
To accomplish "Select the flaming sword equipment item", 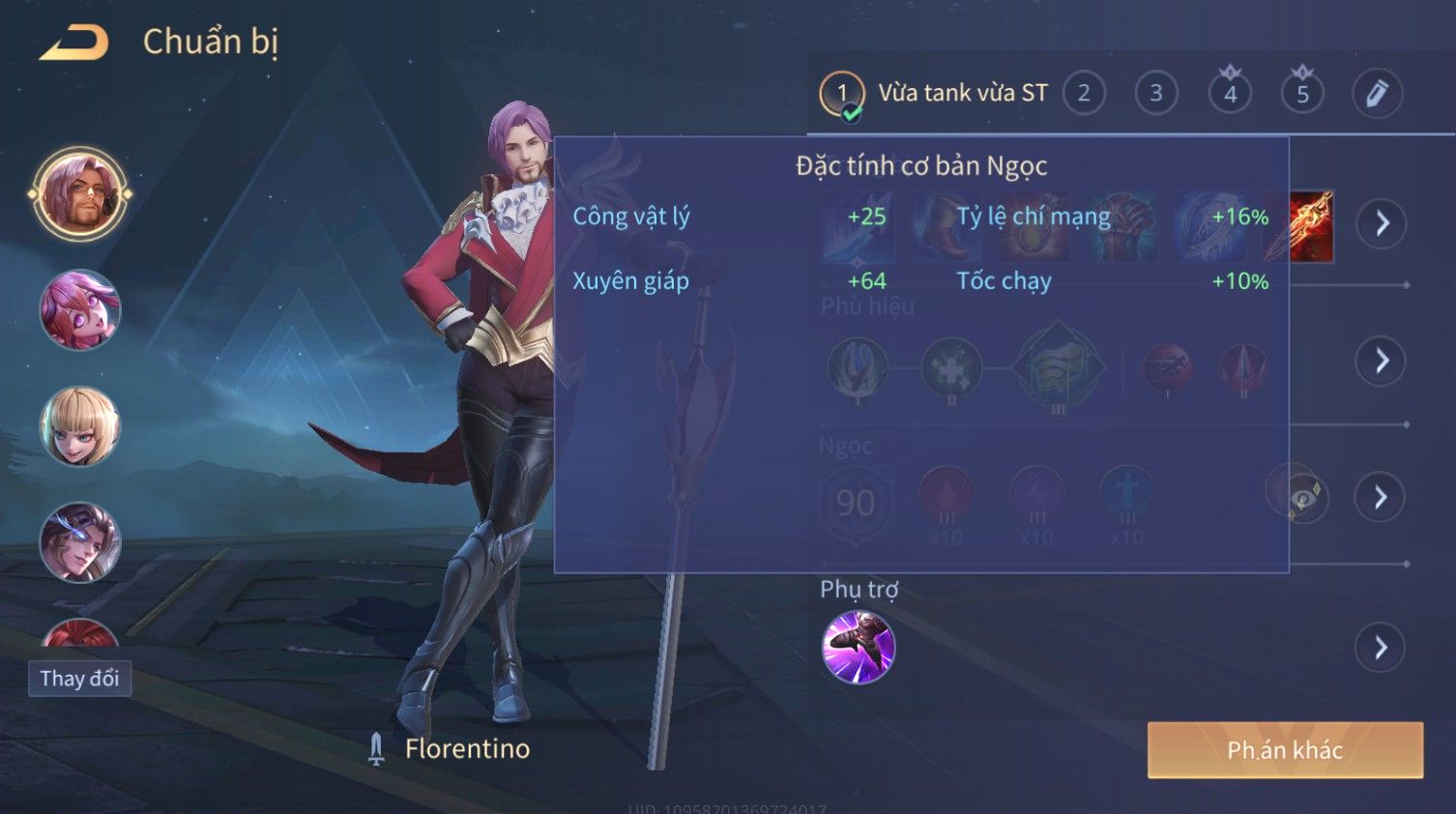I will (1301, 227).
